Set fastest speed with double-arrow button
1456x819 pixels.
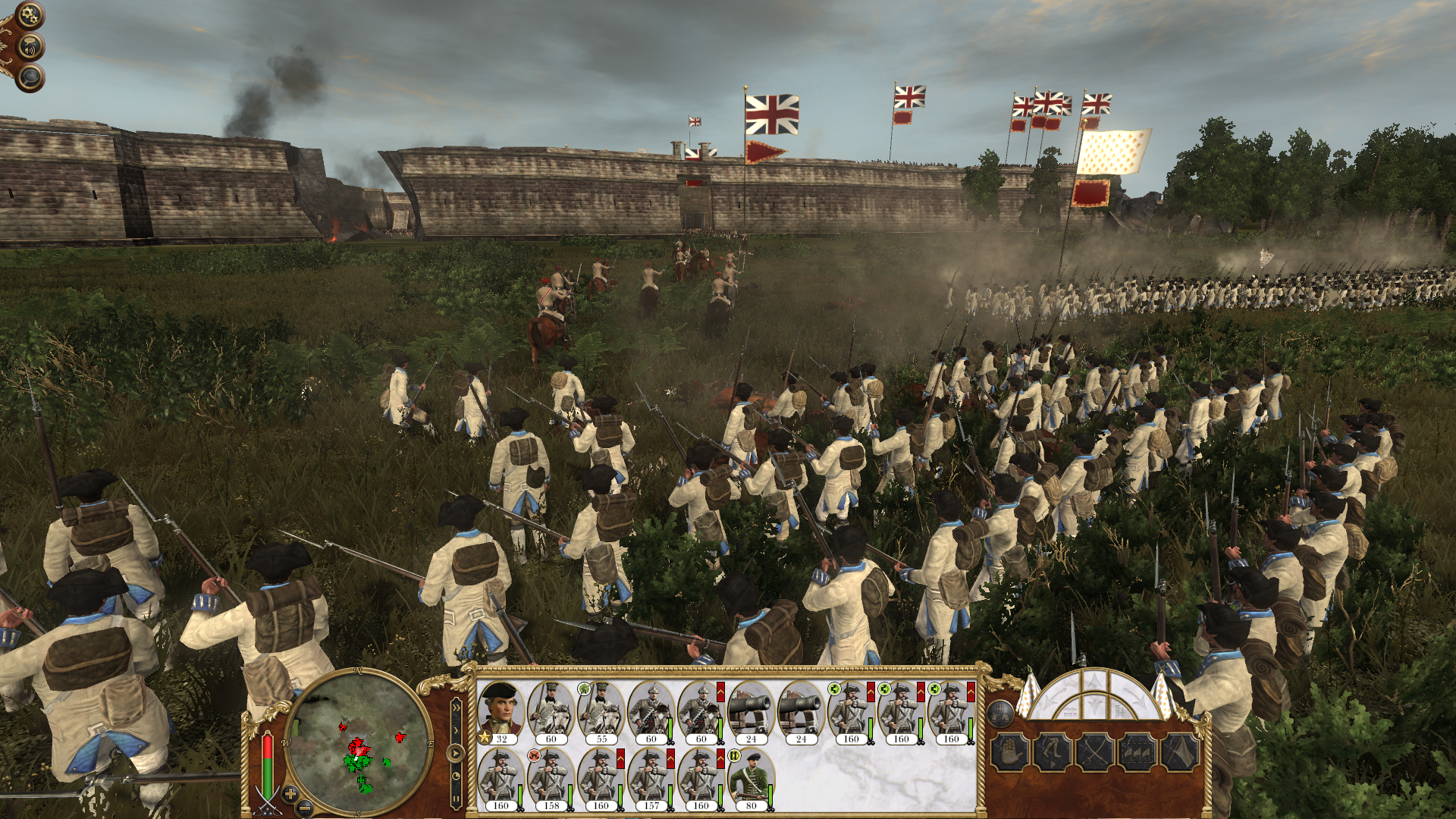[x=456, y=708]
